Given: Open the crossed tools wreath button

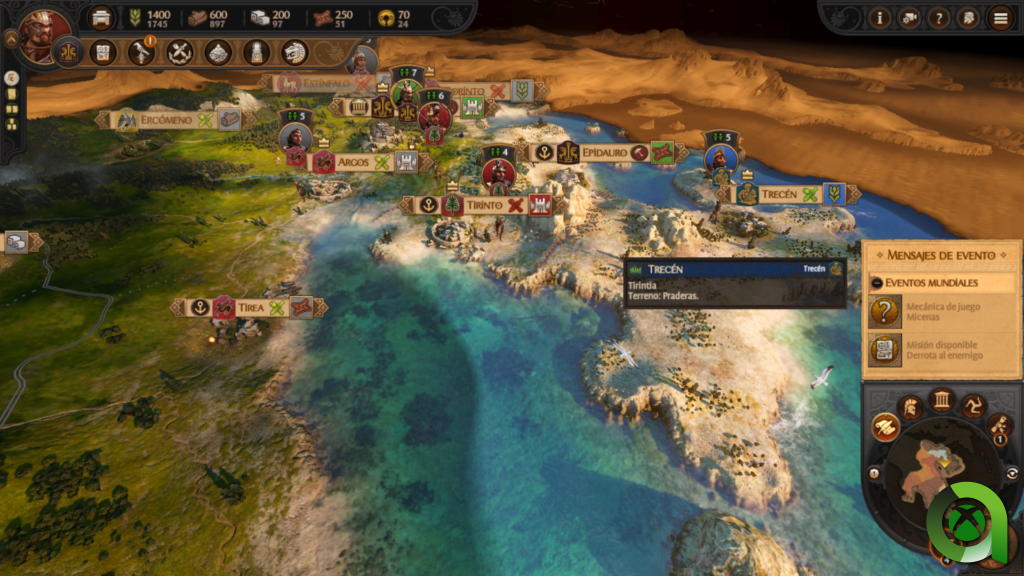Looking at the screenshot, I should 180,52.
